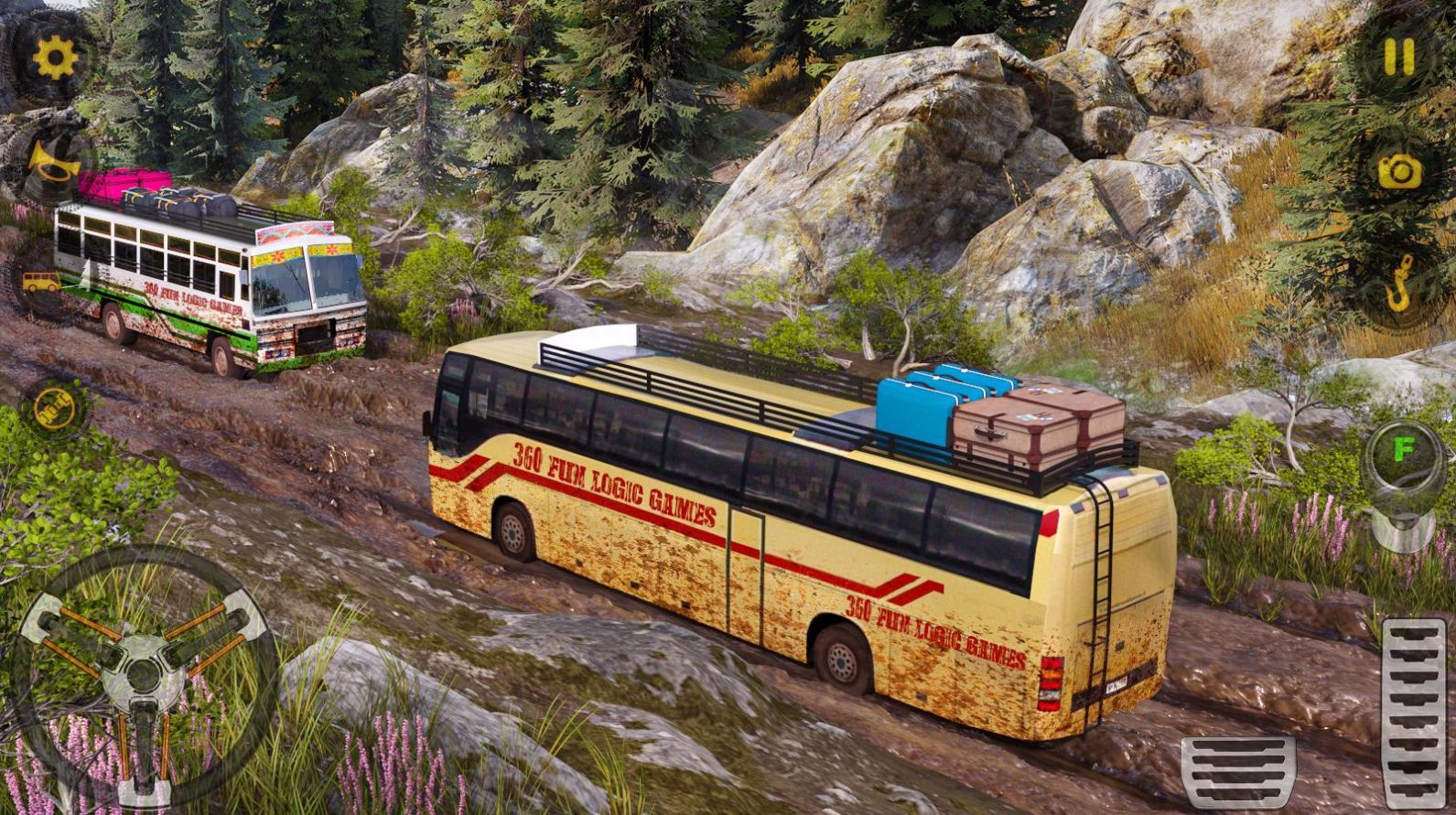Step on the tall accelerator pedal

click(1414, 713)
